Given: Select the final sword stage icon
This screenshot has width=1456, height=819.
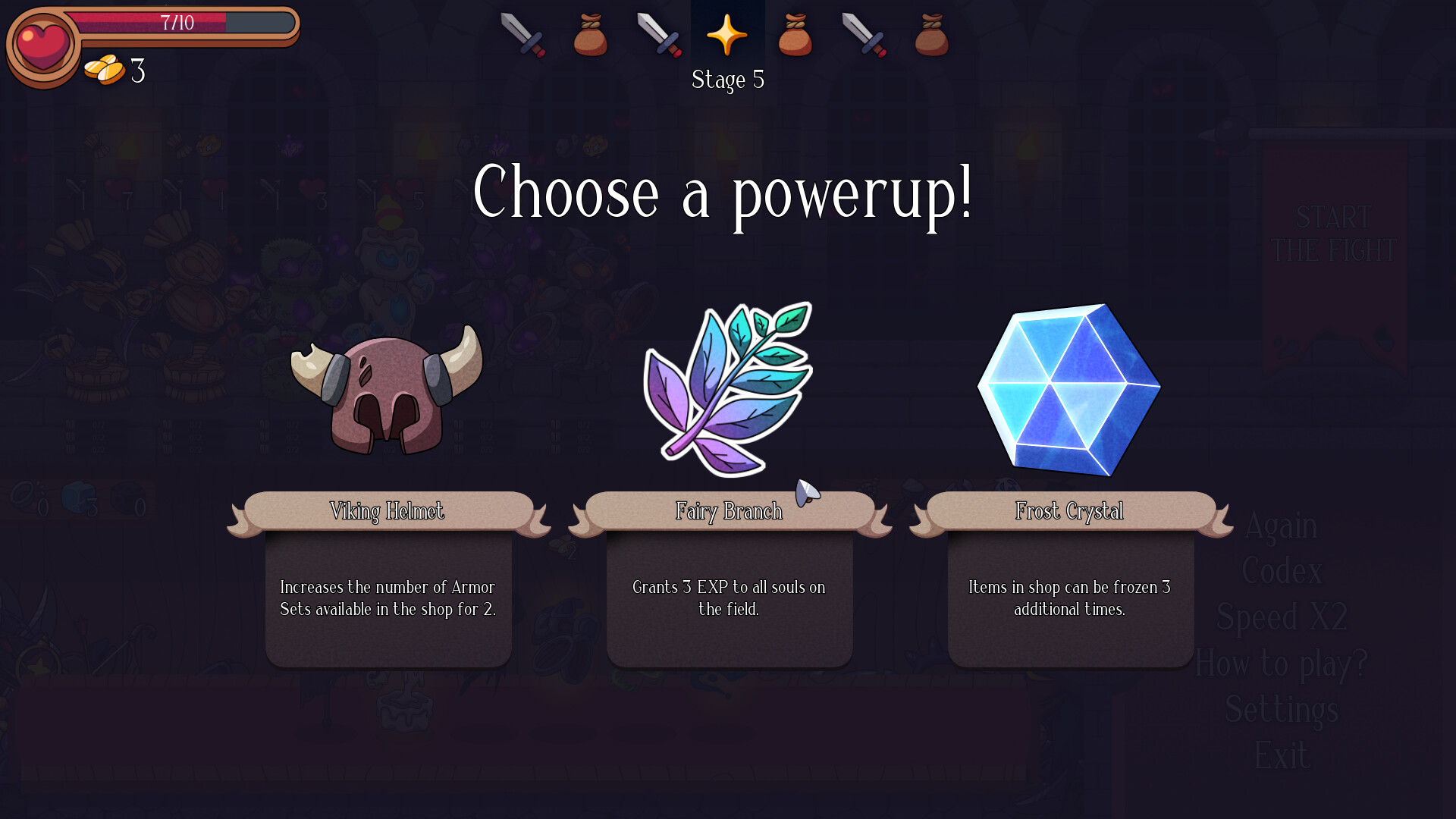Looking at the screenshot, I should tap(864, 34).
